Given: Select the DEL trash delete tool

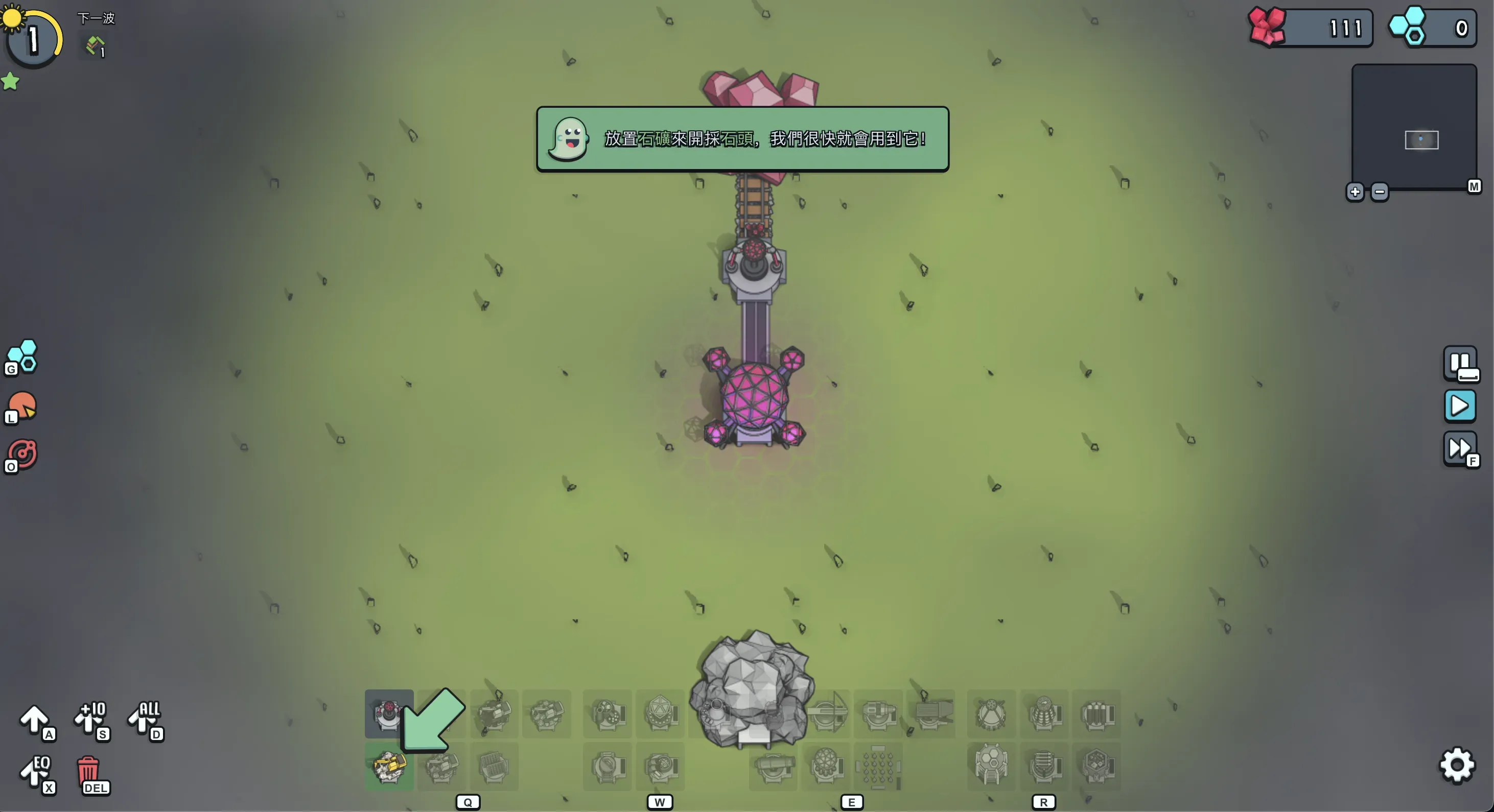Looking at the screenshot, I should coord(91,774).
